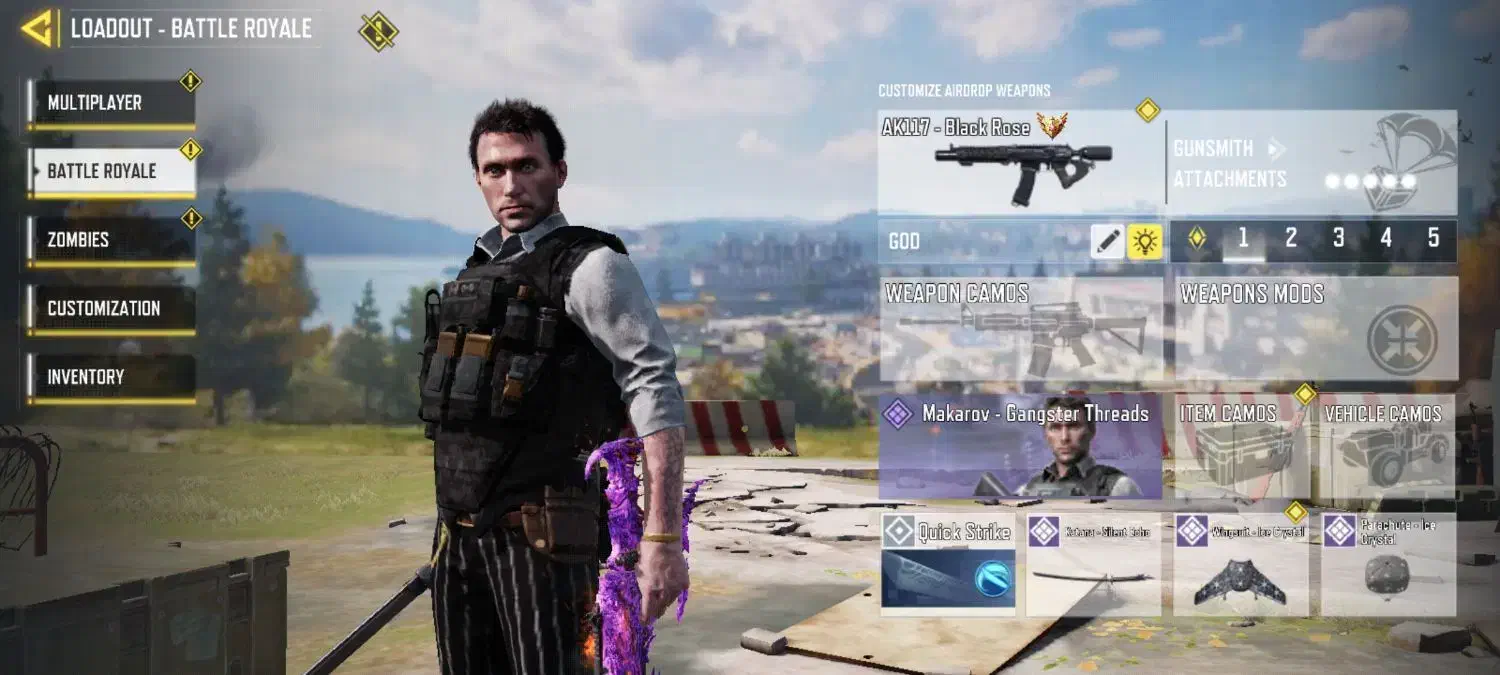1500x675 pixels.
Task: Activate loadout slot 5
Action: (1433, 239)
